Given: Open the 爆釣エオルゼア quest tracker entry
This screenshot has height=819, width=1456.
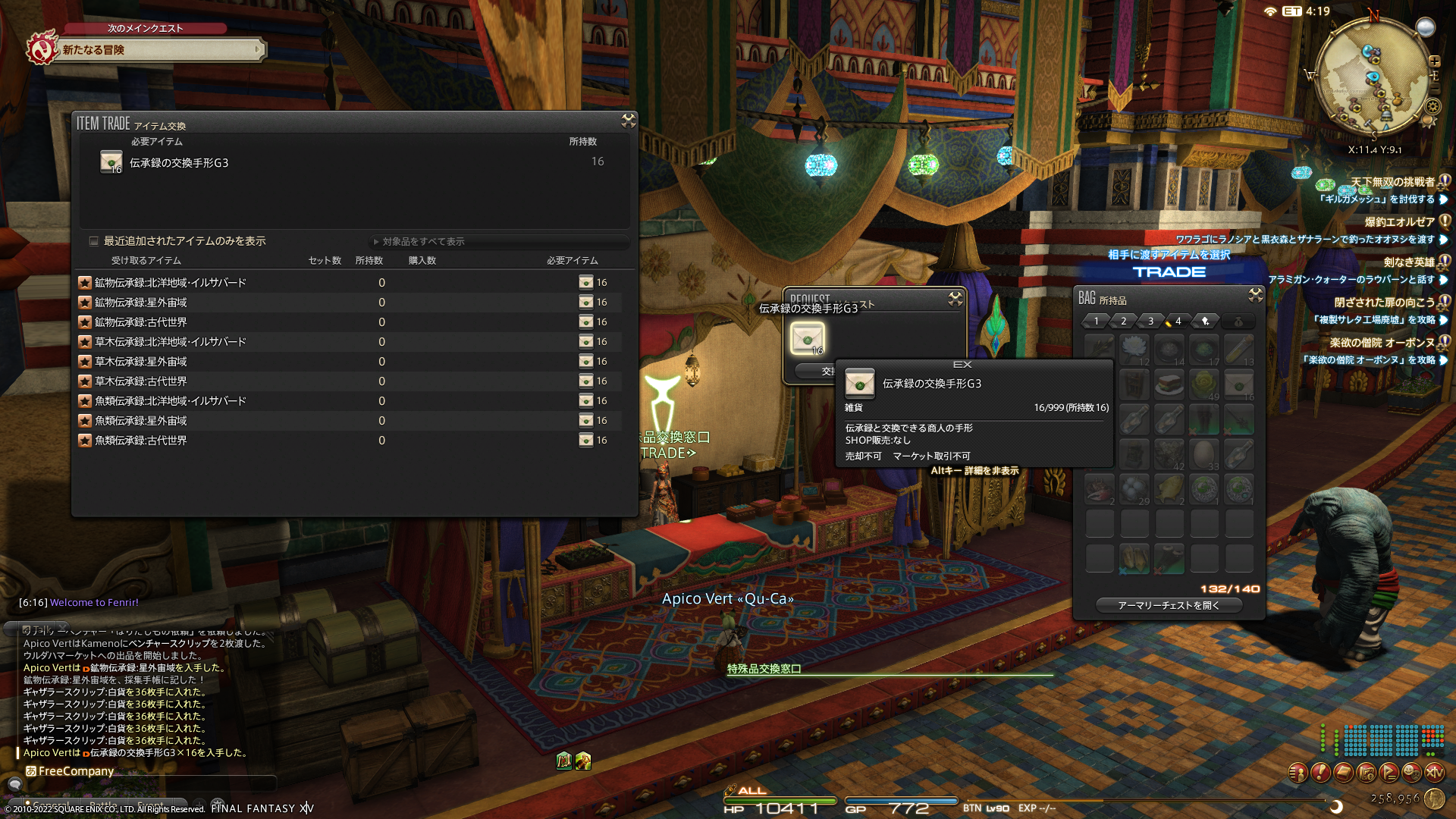Looking at the screenshot, I should [x=1399, y=222].
